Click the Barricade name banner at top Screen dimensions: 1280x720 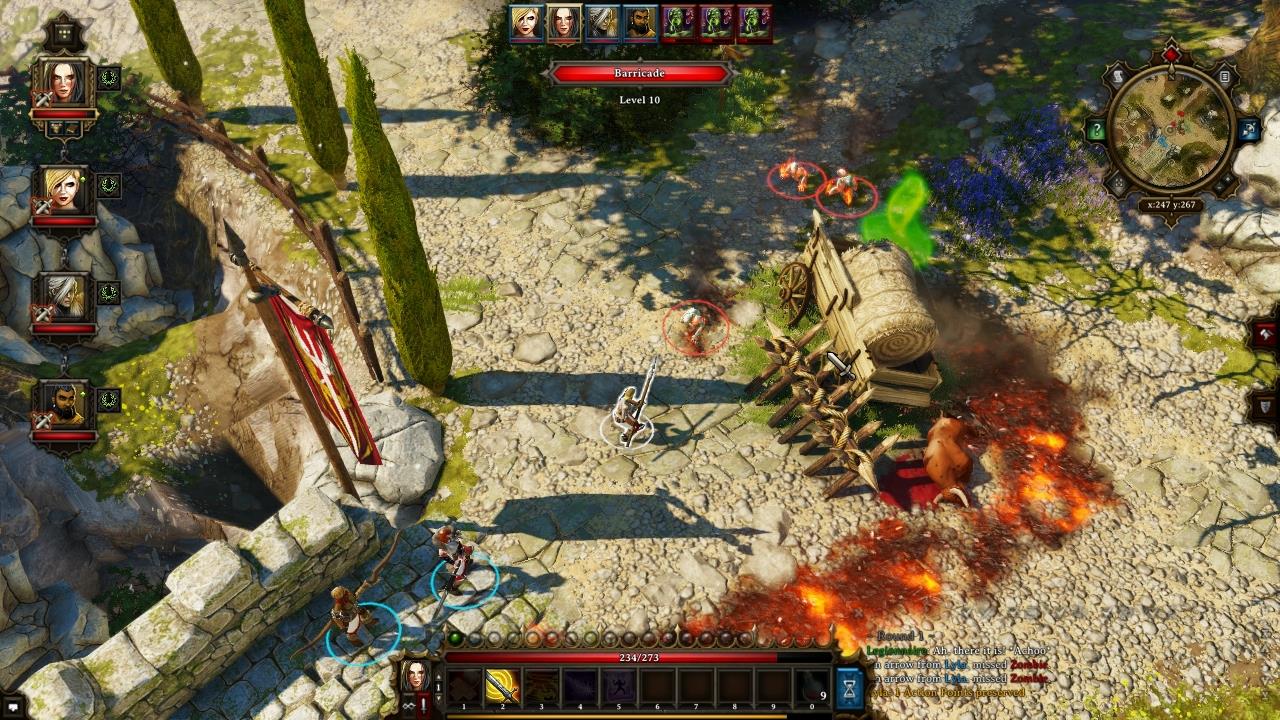click(x=640, y=73)
